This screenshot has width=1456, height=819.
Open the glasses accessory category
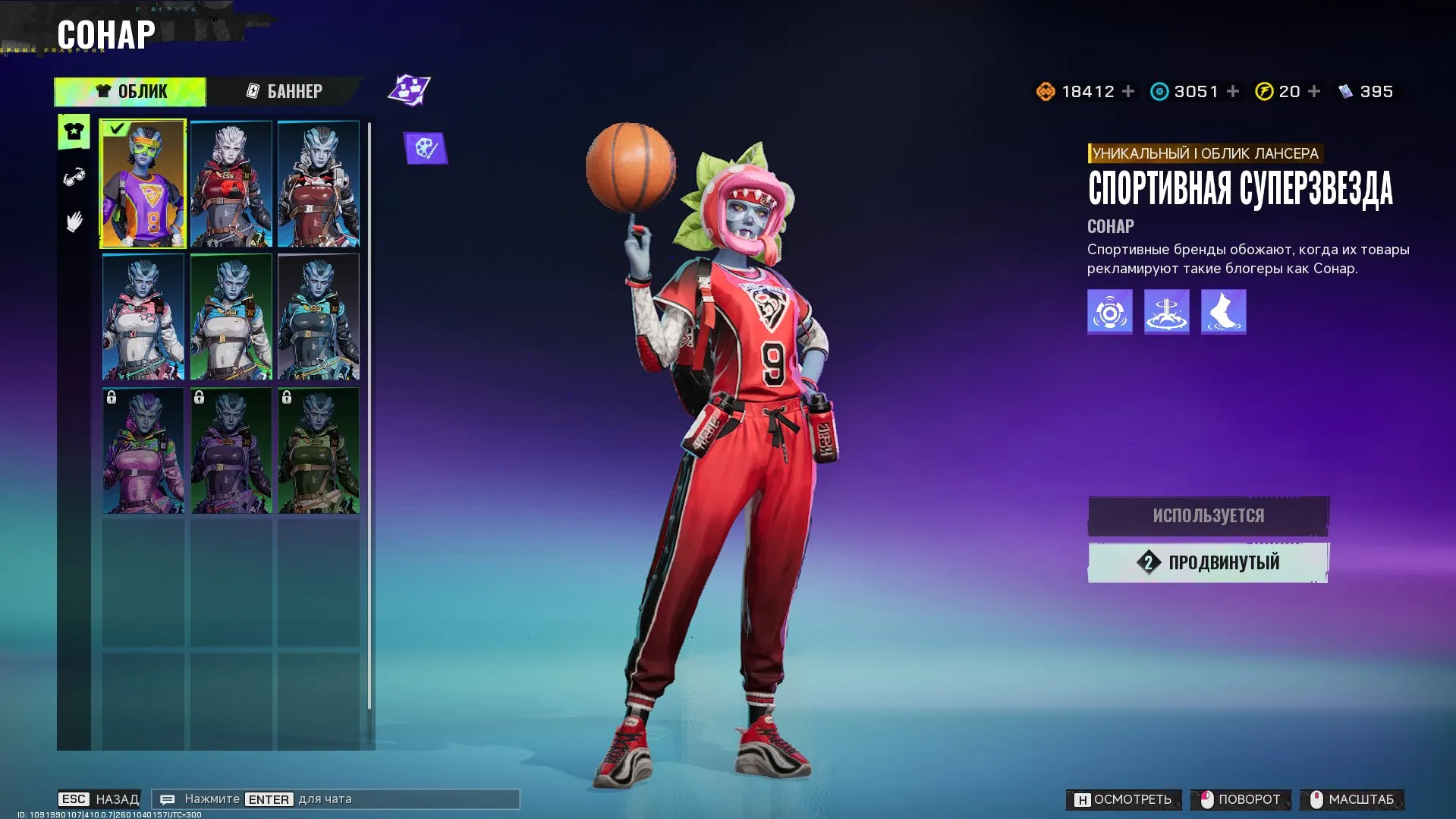tap(74, 178)
